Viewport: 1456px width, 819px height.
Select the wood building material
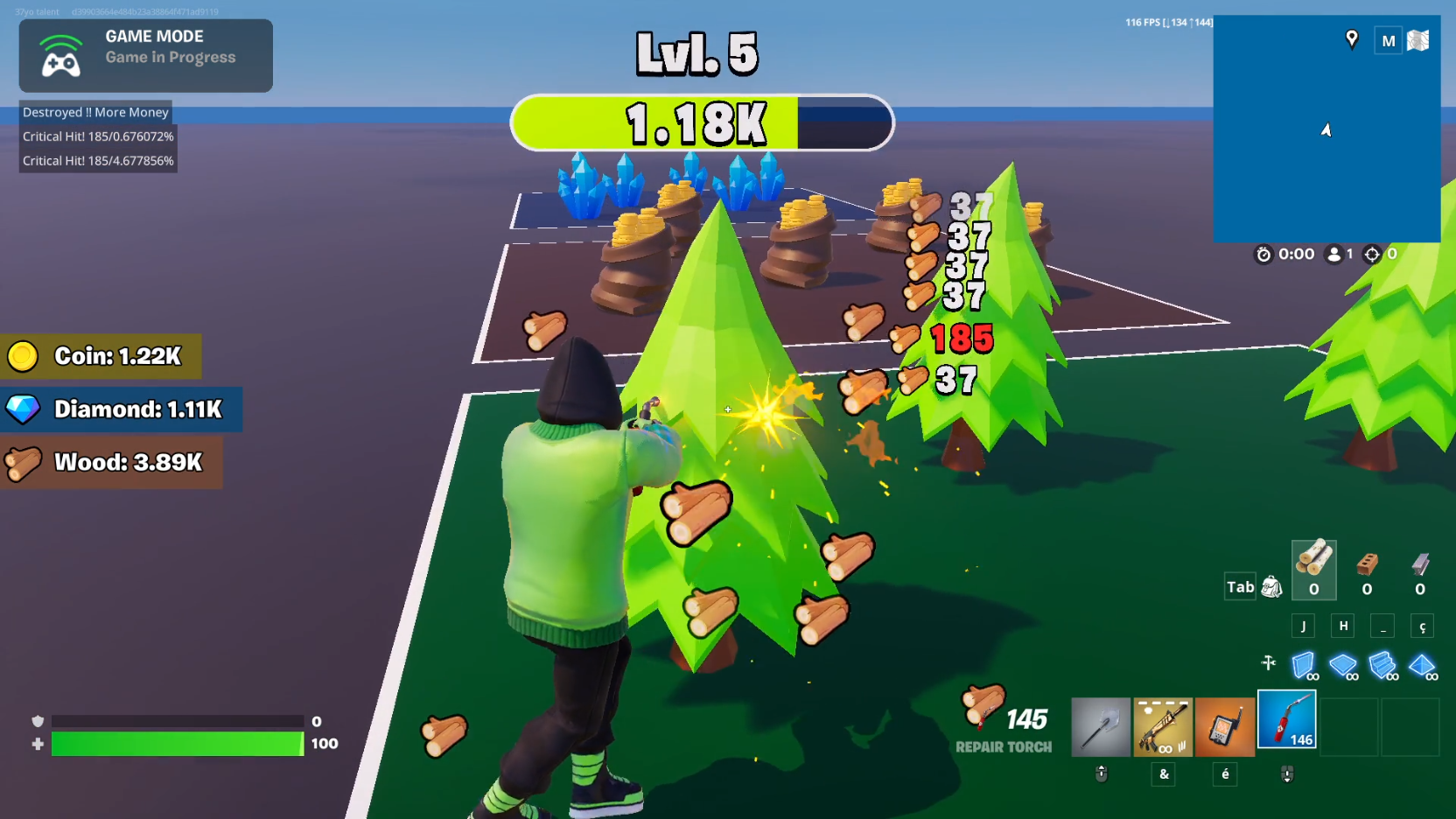click(1313, 570)
